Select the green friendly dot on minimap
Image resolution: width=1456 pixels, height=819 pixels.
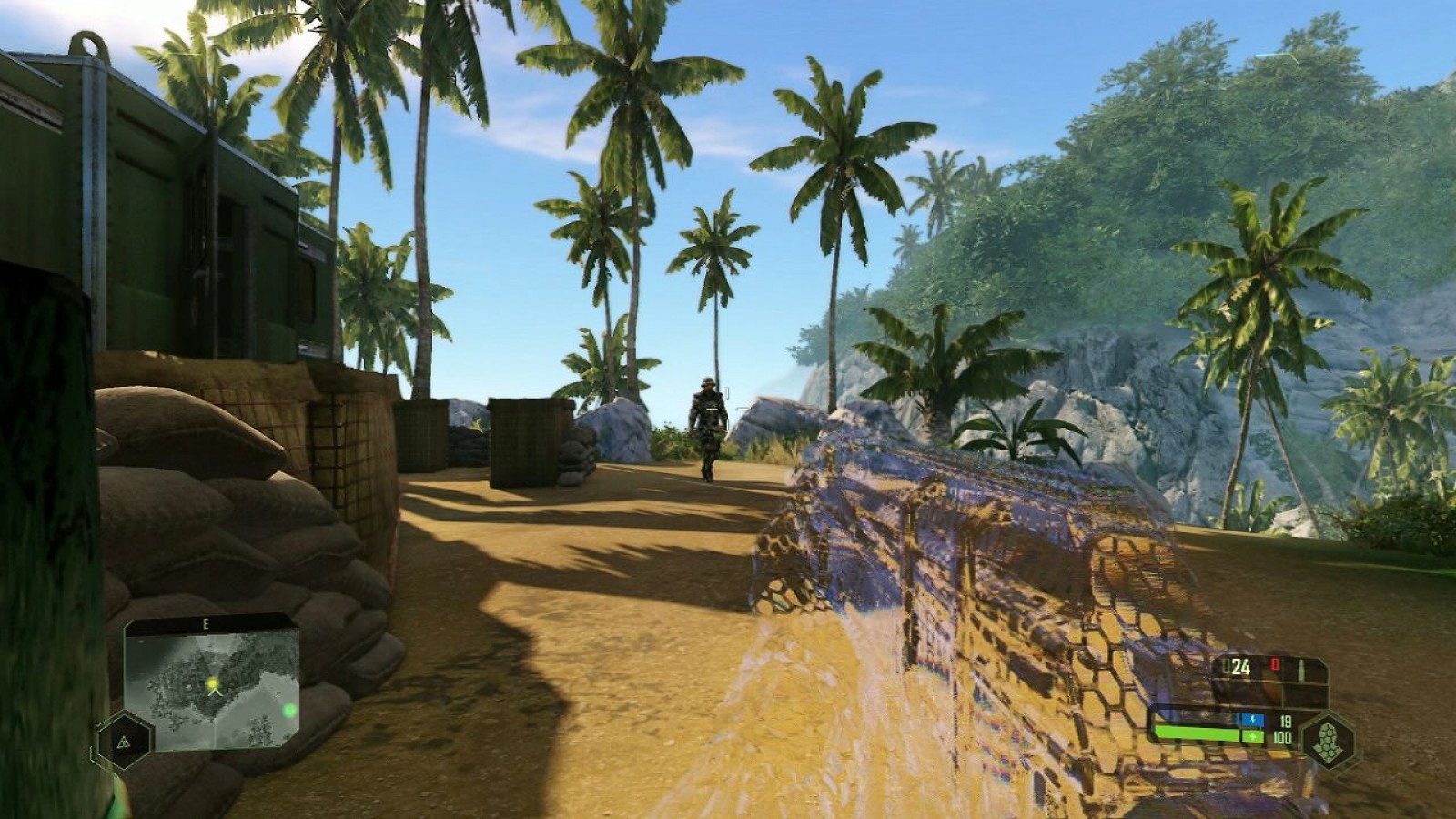pyautogui.click(x=289, y=710)
